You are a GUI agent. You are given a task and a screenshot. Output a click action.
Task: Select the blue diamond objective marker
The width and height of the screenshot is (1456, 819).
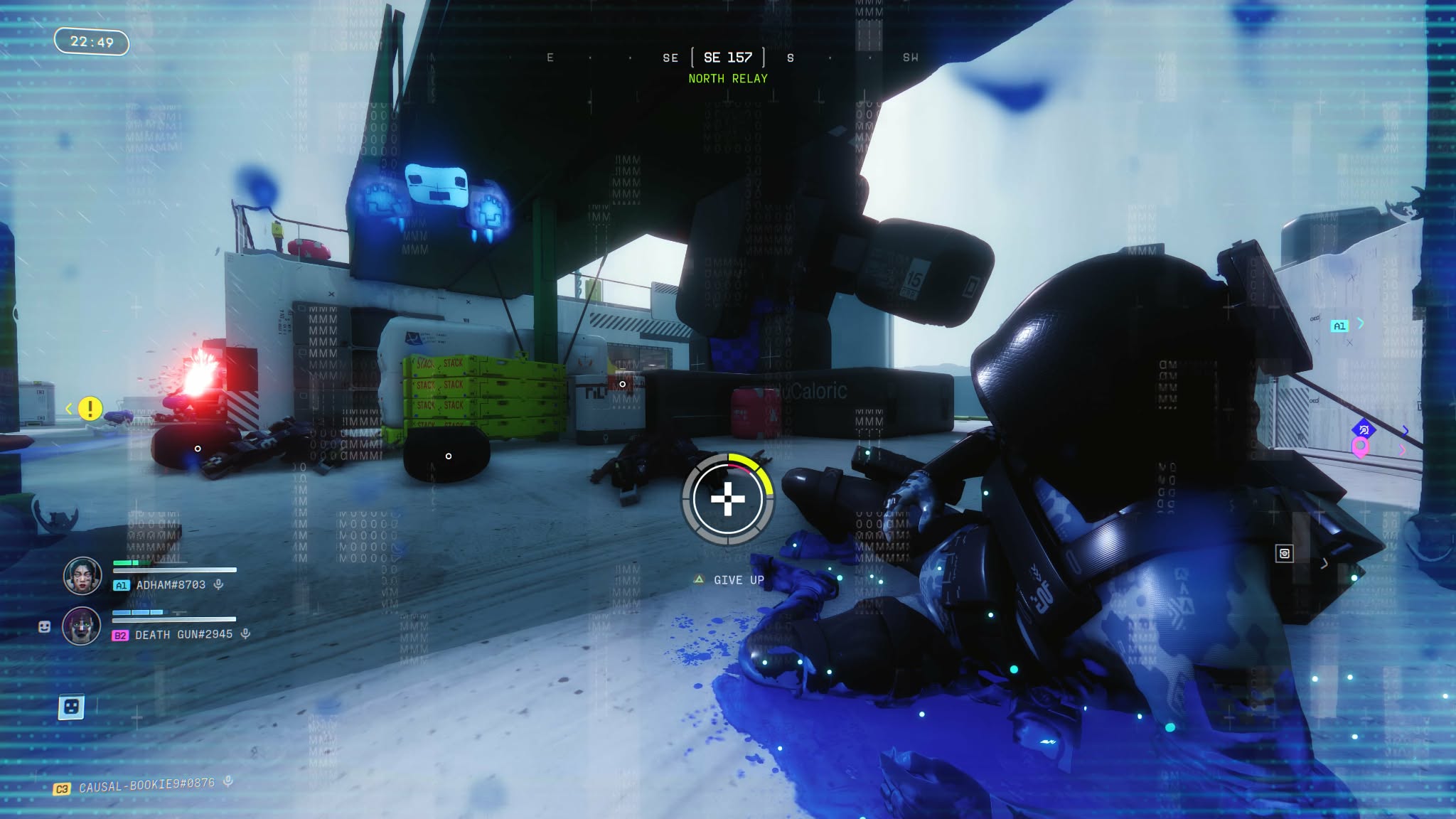tap(1364, 429)
